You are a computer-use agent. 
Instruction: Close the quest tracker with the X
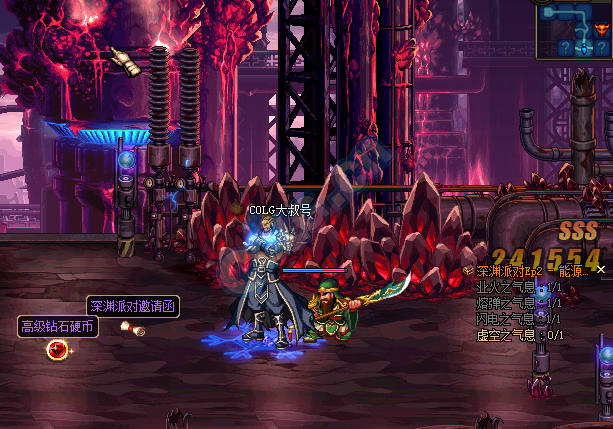pyautogui.click(x=601, y=270)
